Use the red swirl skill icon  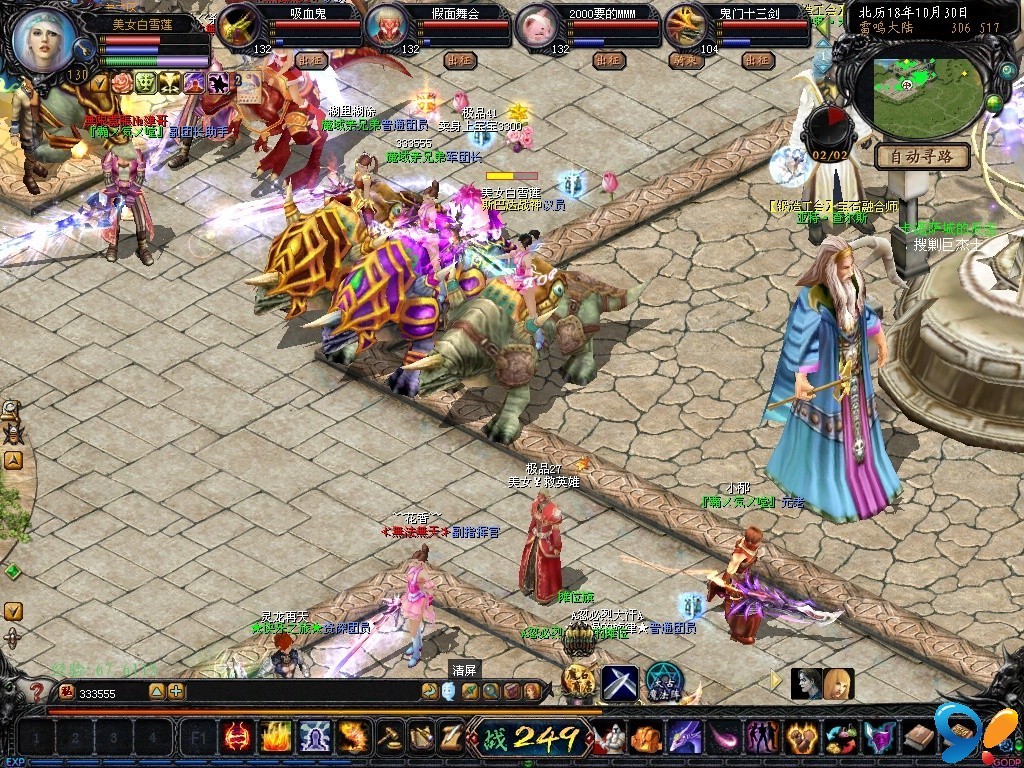coord(237,738)
